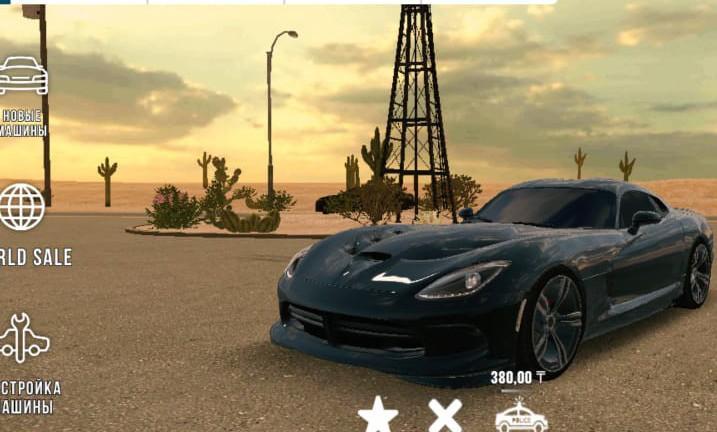The height and width of the screenshot is (432, 717).
Task: Select the police car icon
Action: 521,416
